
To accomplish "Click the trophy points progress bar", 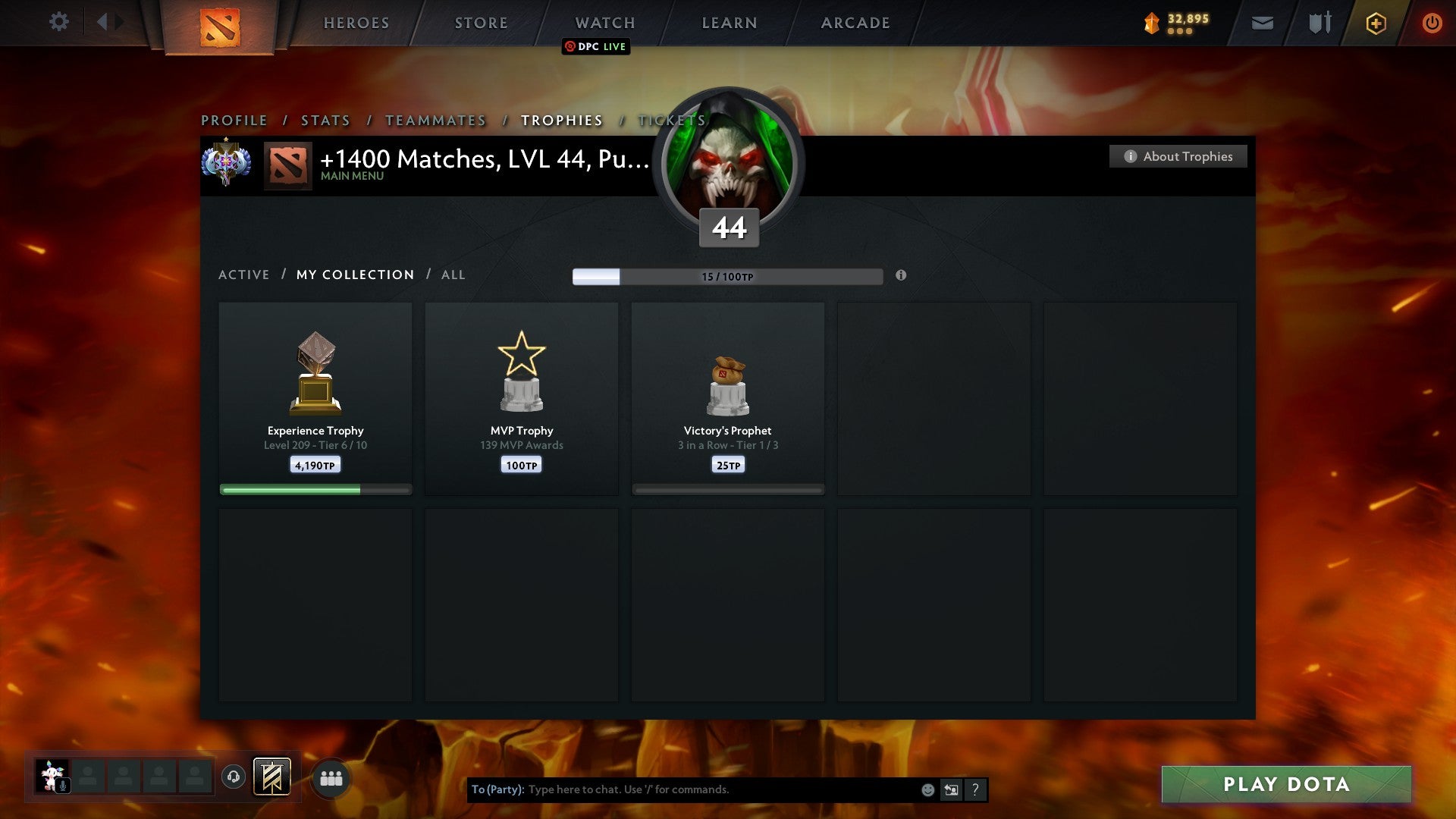I will pyautogui.click(x=726, y=276).
